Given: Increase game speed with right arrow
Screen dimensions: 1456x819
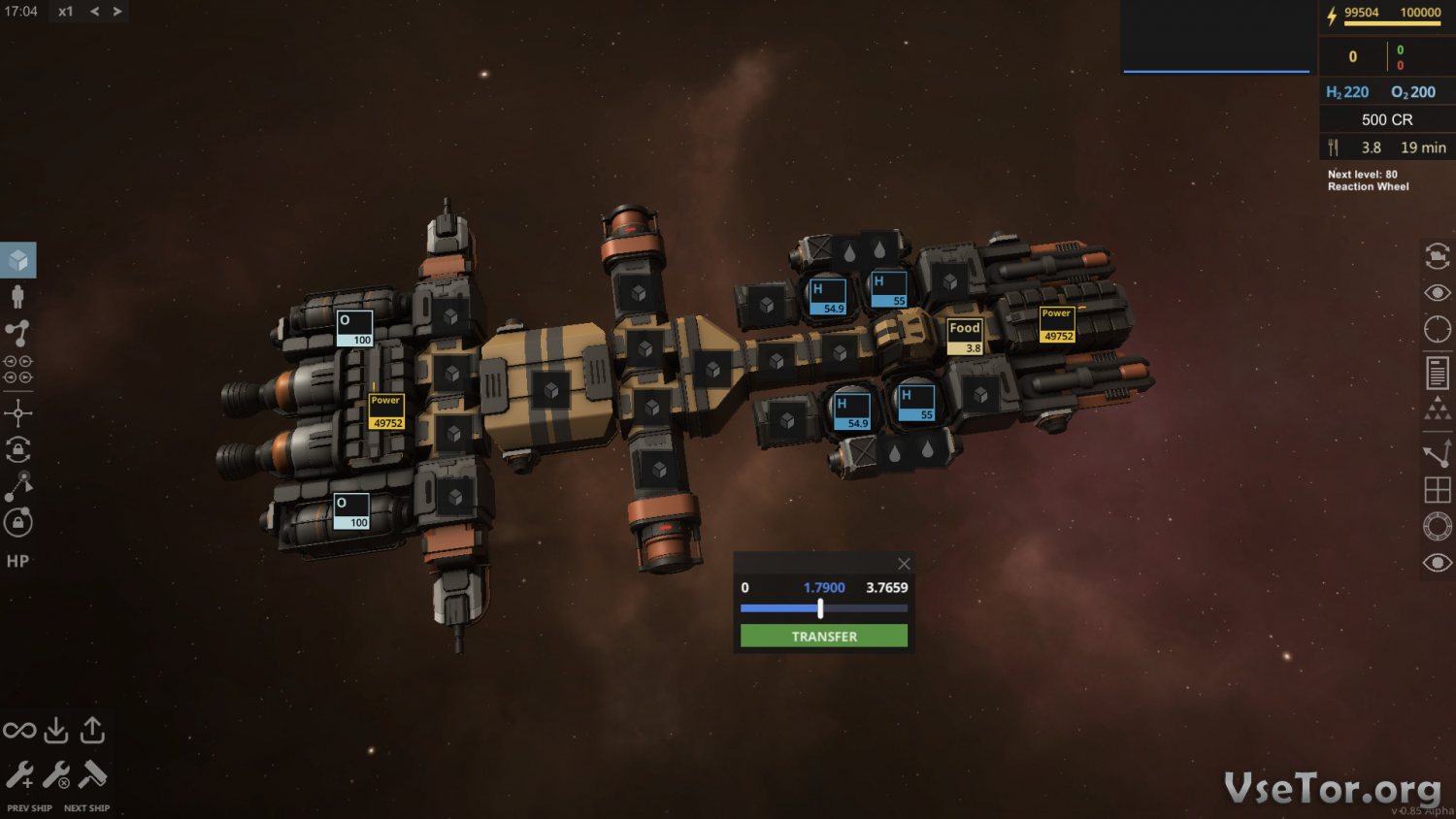Looking at the screenshot, I should coord(117,12).
